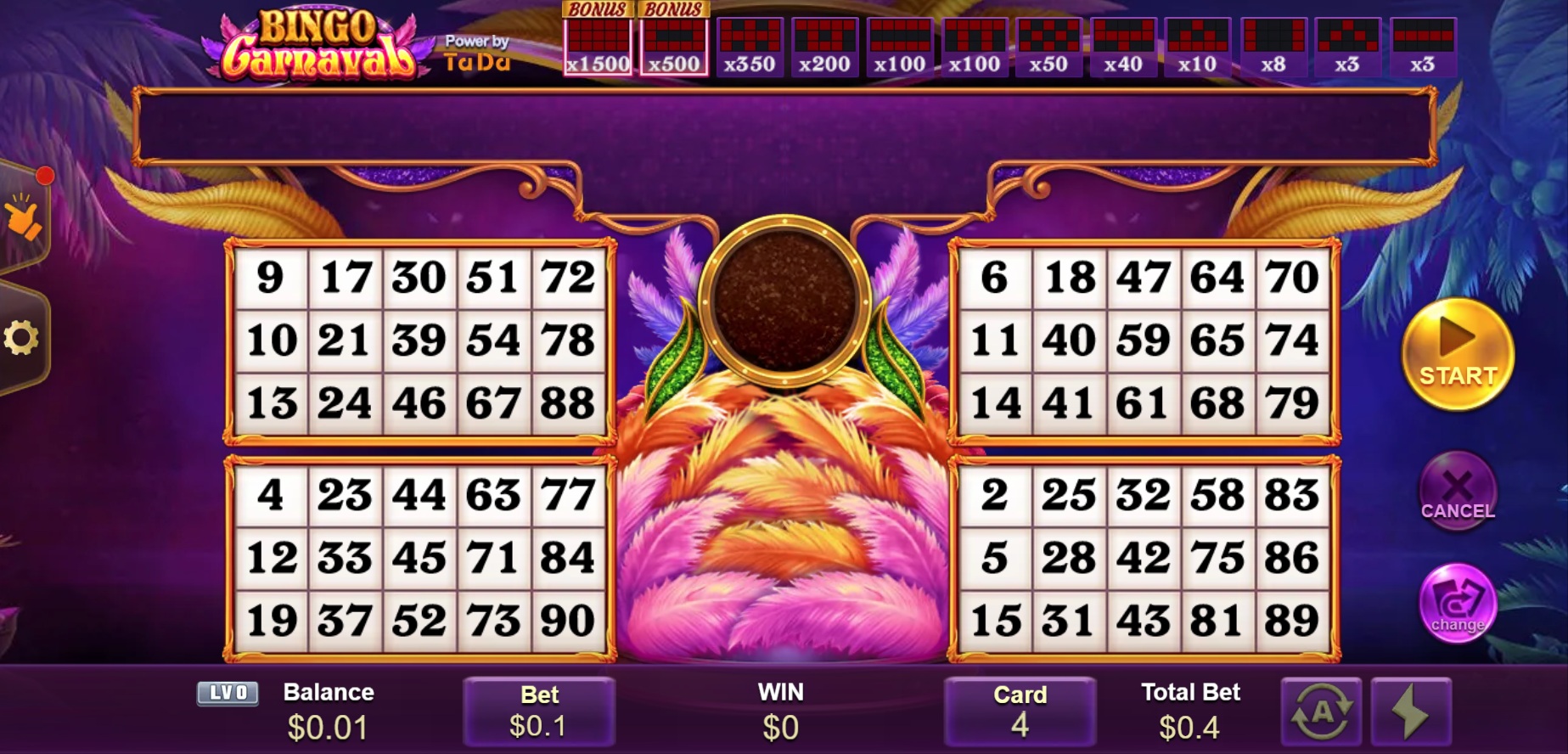Click the yellow START button
This screenshot has width=1568, height=754.
coord(1457,355)
